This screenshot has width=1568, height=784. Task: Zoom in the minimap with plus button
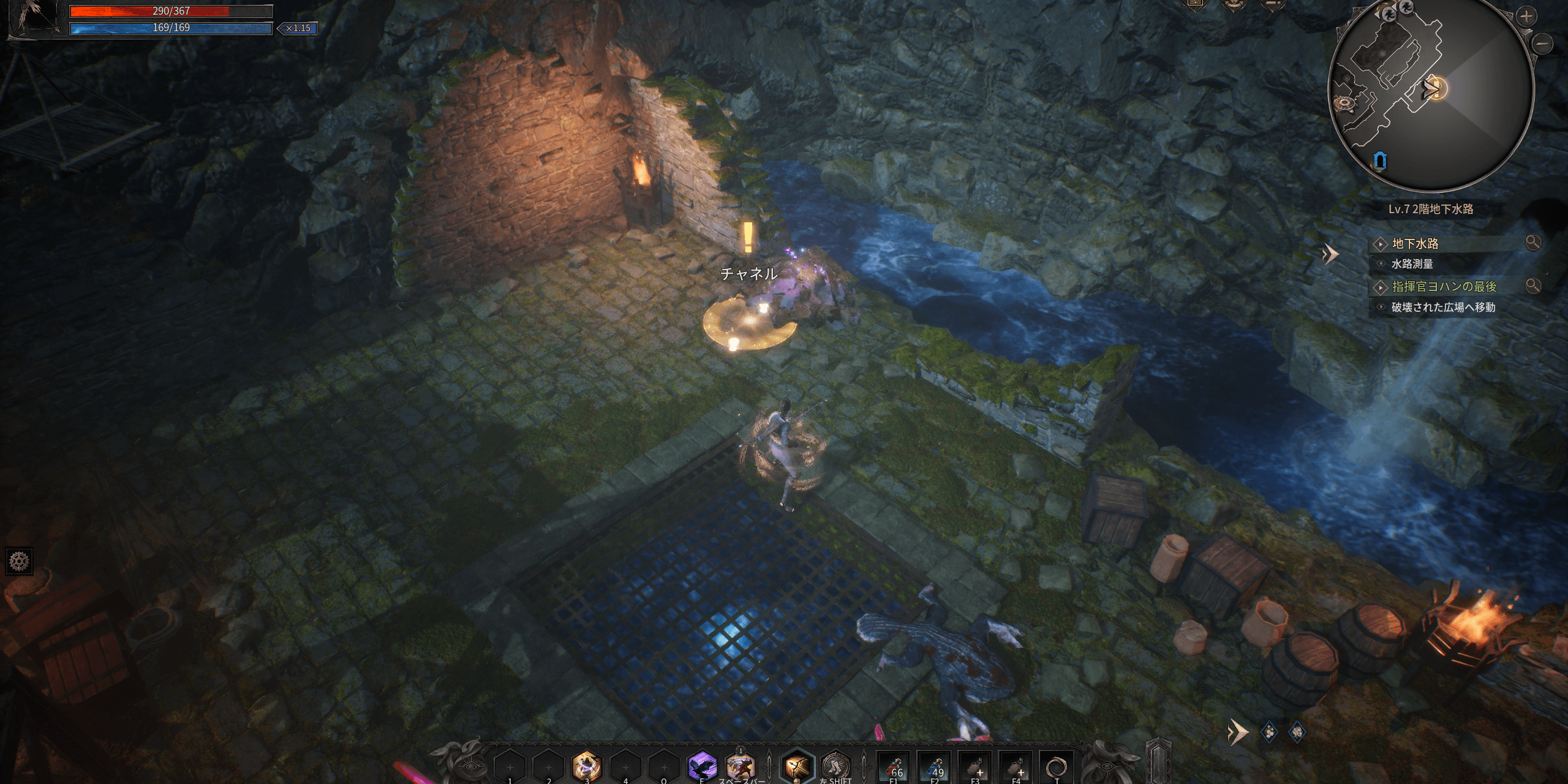1526,17
